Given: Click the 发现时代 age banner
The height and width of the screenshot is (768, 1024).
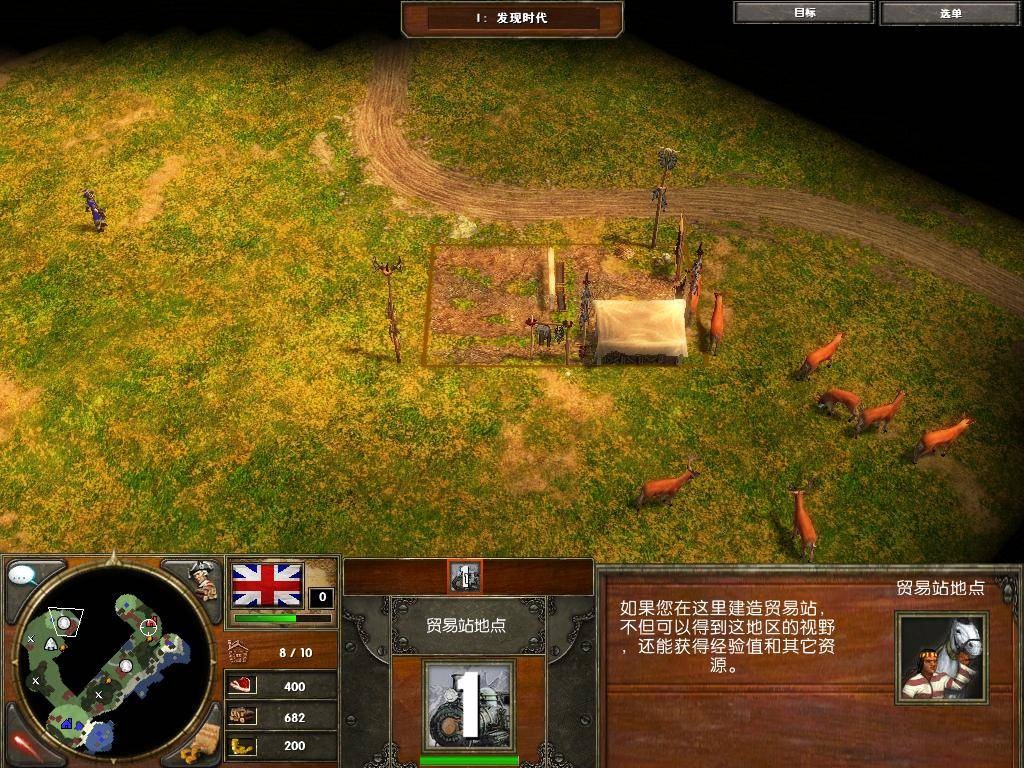Looking at the screenshot, I should coord(512,18).
